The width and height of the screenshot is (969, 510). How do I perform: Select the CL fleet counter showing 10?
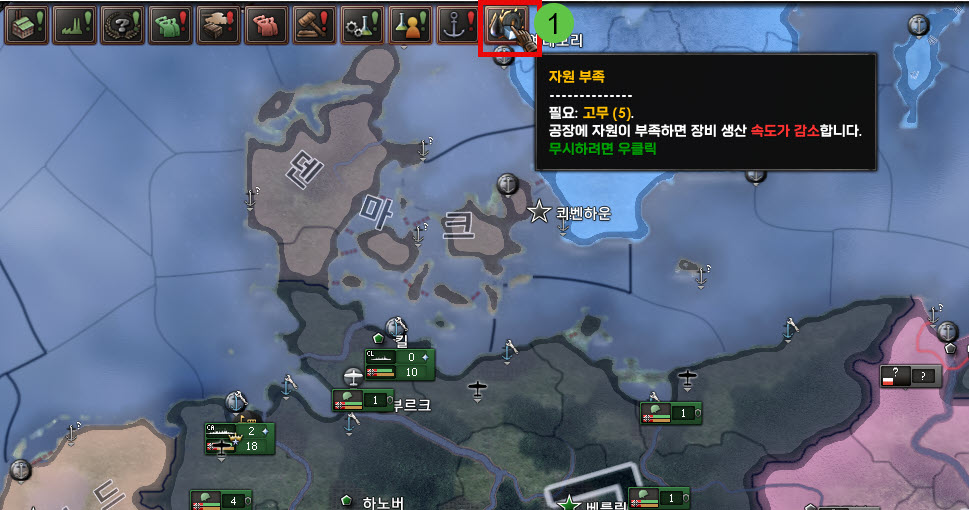(x=398, y=365)
